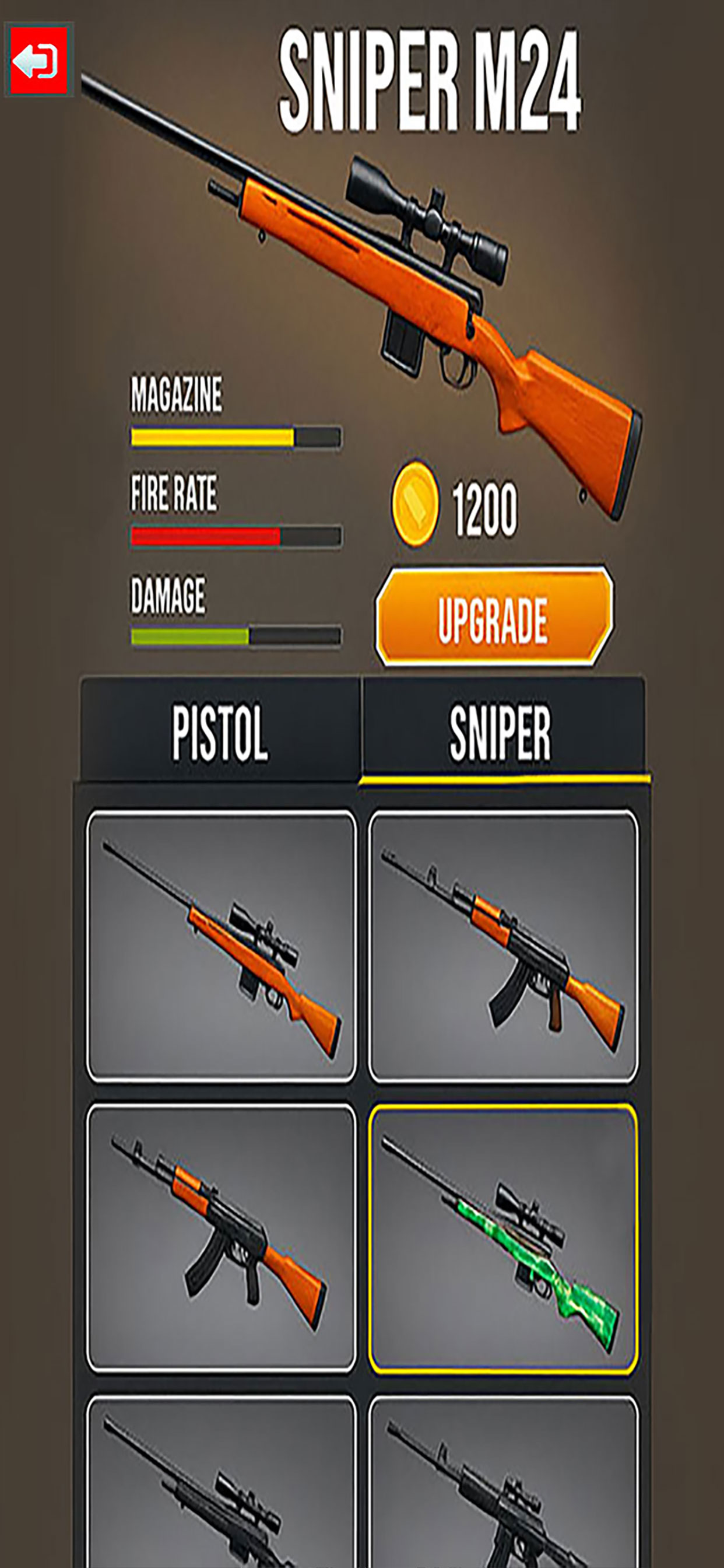Select the orange scoped sniper rifle tile
Image resolution: width=724 pixels, height=1568 pixels.
point(222,947)
